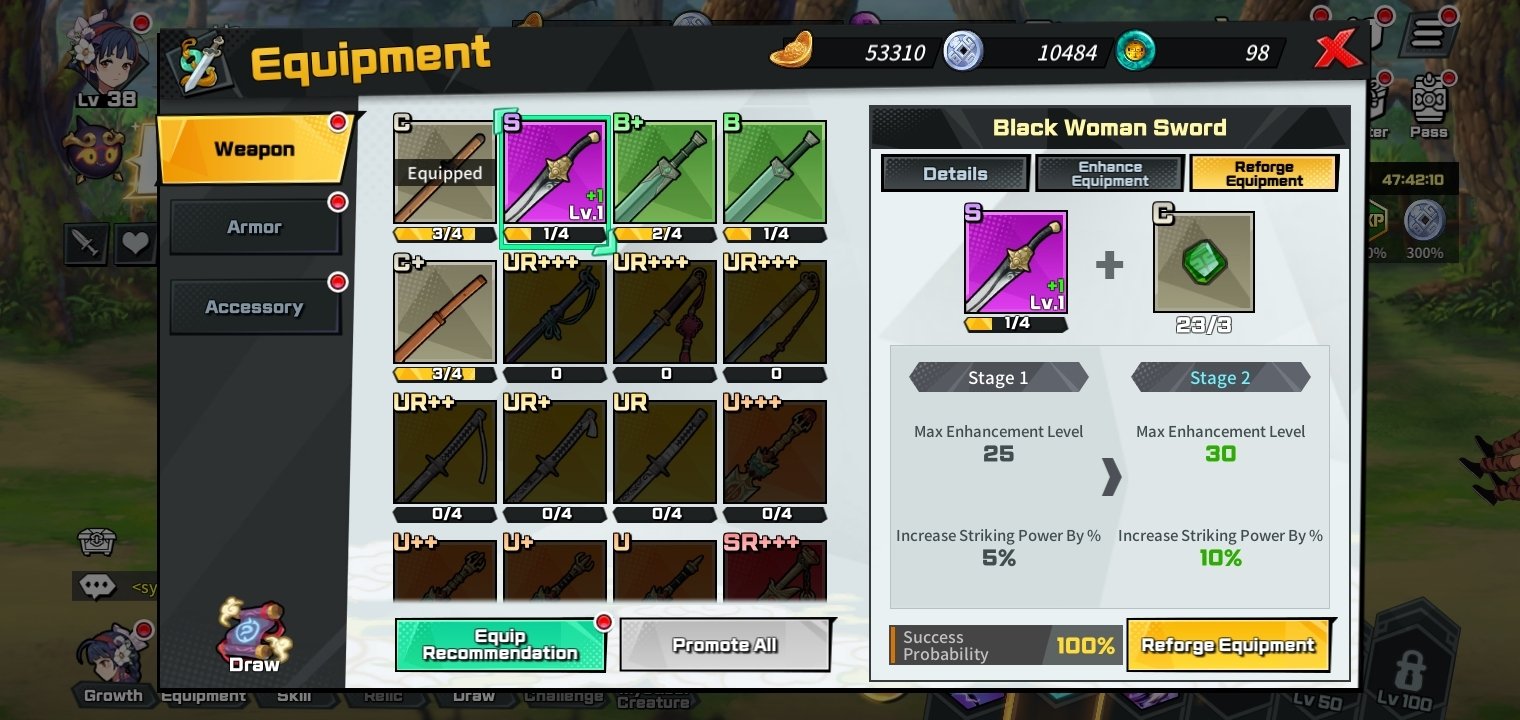Select the B+ green sword slot
Viewport: 1520px width, 720px height.
point(665,174)
